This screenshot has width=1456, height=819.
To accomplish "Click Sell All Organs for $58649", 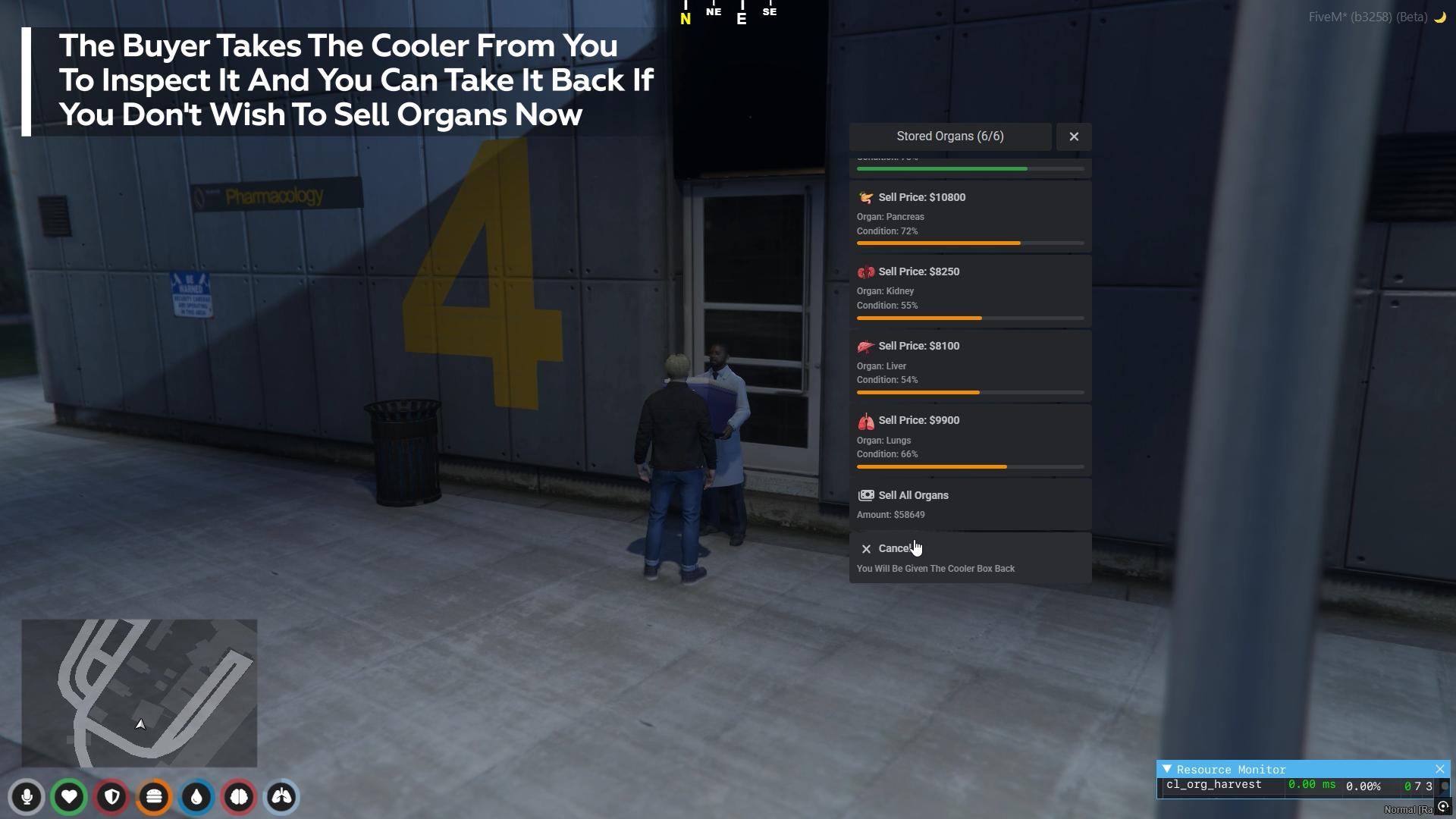I will (x=971, y=504).
